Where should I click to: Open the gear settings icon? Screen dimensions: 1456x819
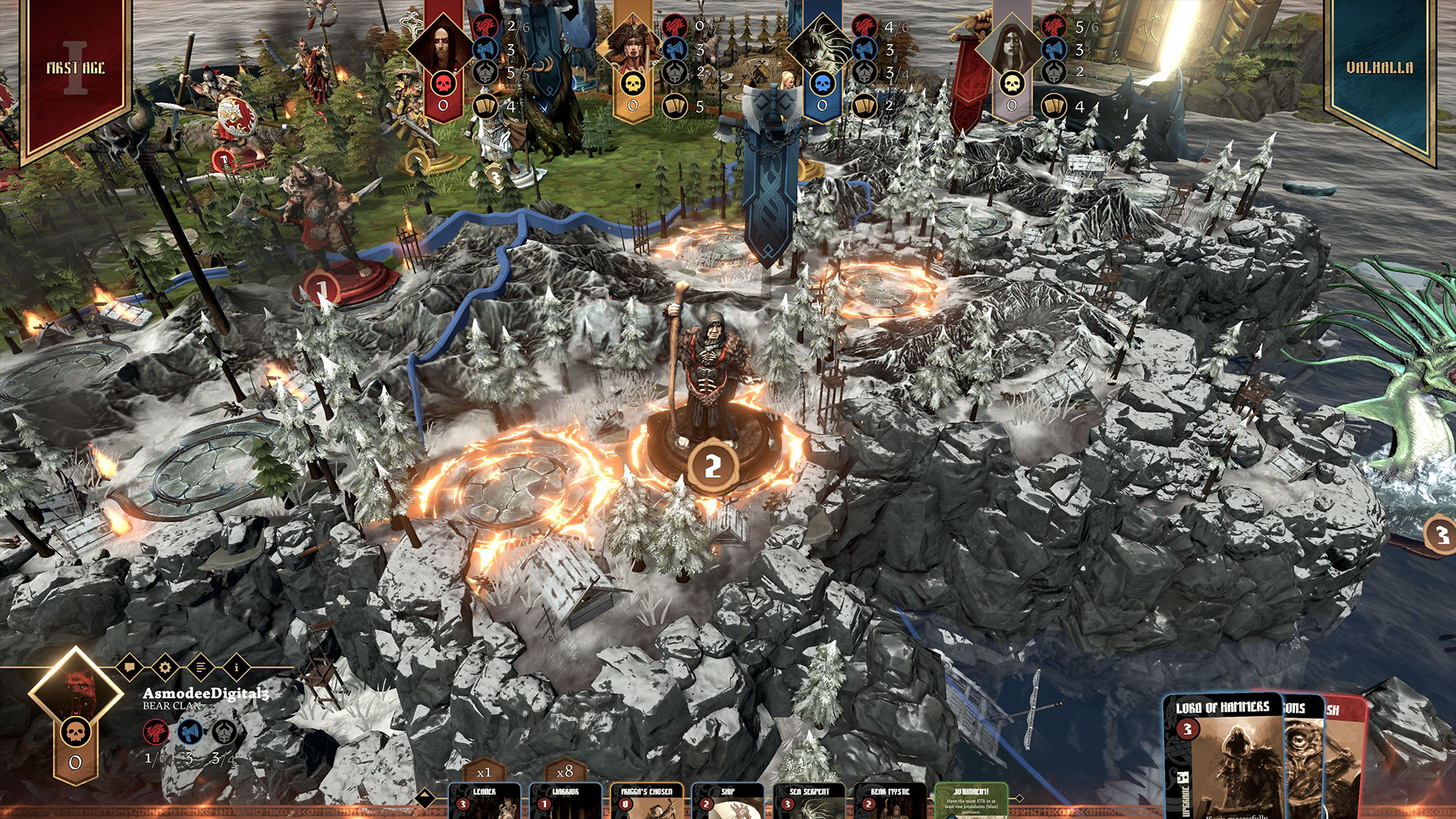point(165,667)
